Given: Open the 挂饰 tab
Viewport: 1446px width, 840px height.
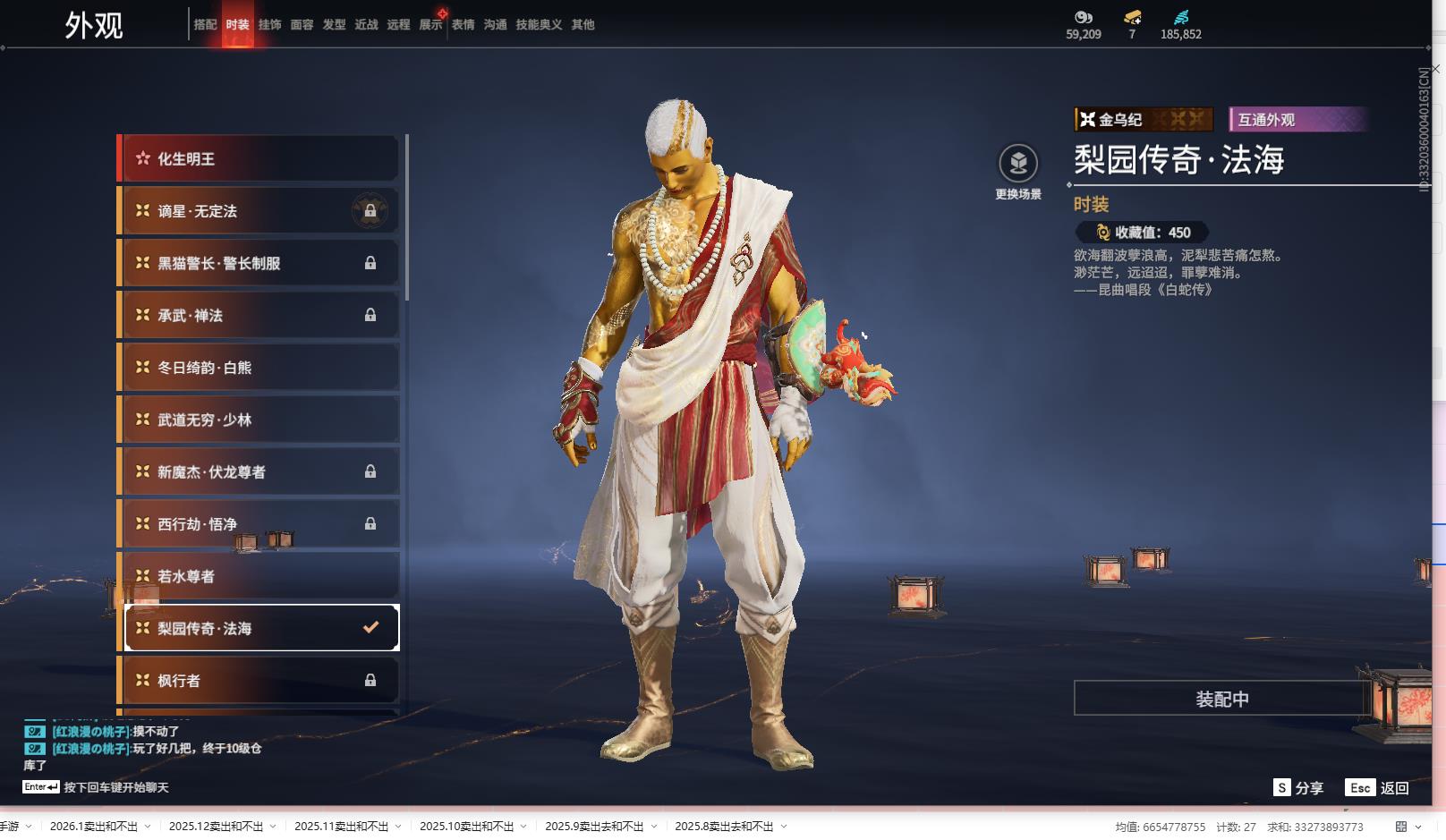Looking at the screenshot, I should pos(269,24).
